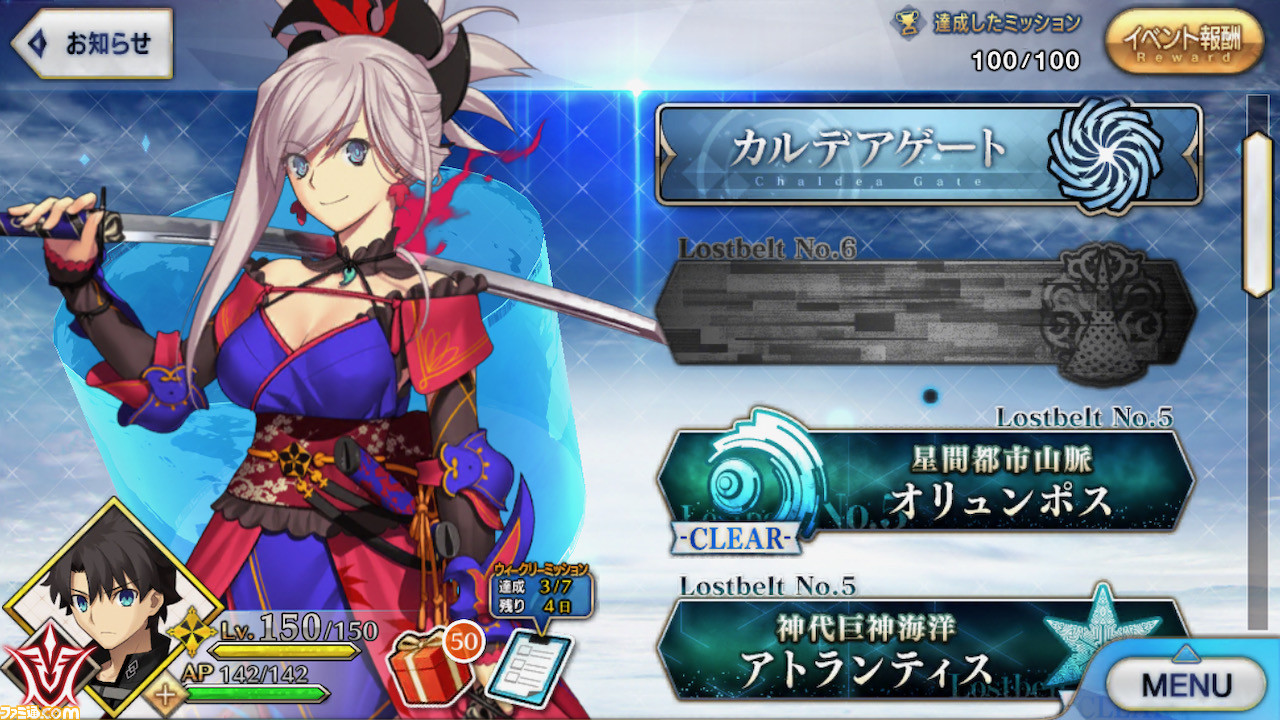Open the MENU button
Viewport: 1280px width, 720px height.
click(1186, 685)
